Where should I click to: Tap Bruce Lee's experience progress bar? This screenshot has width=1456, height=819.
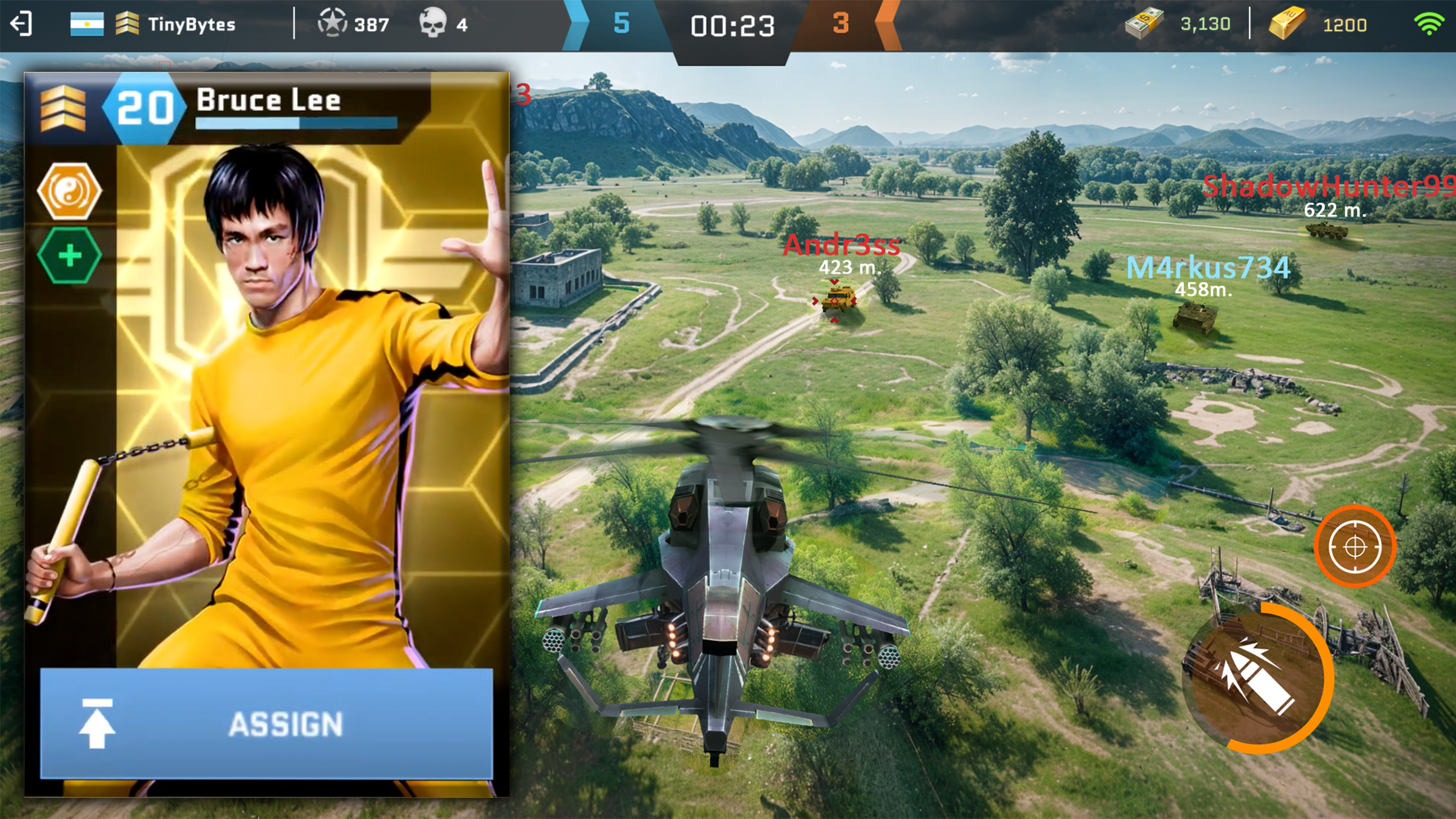coord(297,123)
